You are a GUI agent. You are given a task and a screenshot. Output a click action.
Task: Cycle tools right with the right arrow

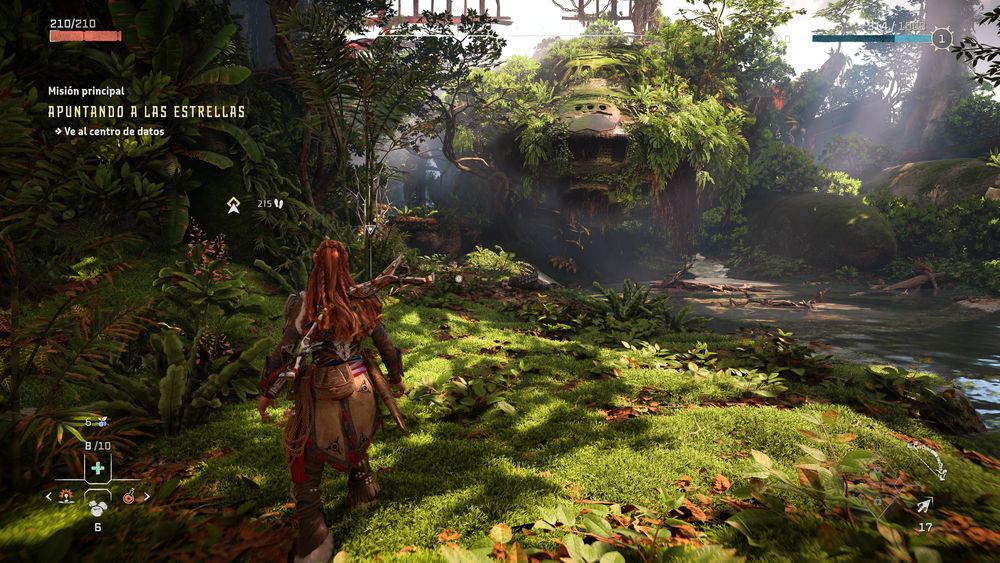coord(148,496)
